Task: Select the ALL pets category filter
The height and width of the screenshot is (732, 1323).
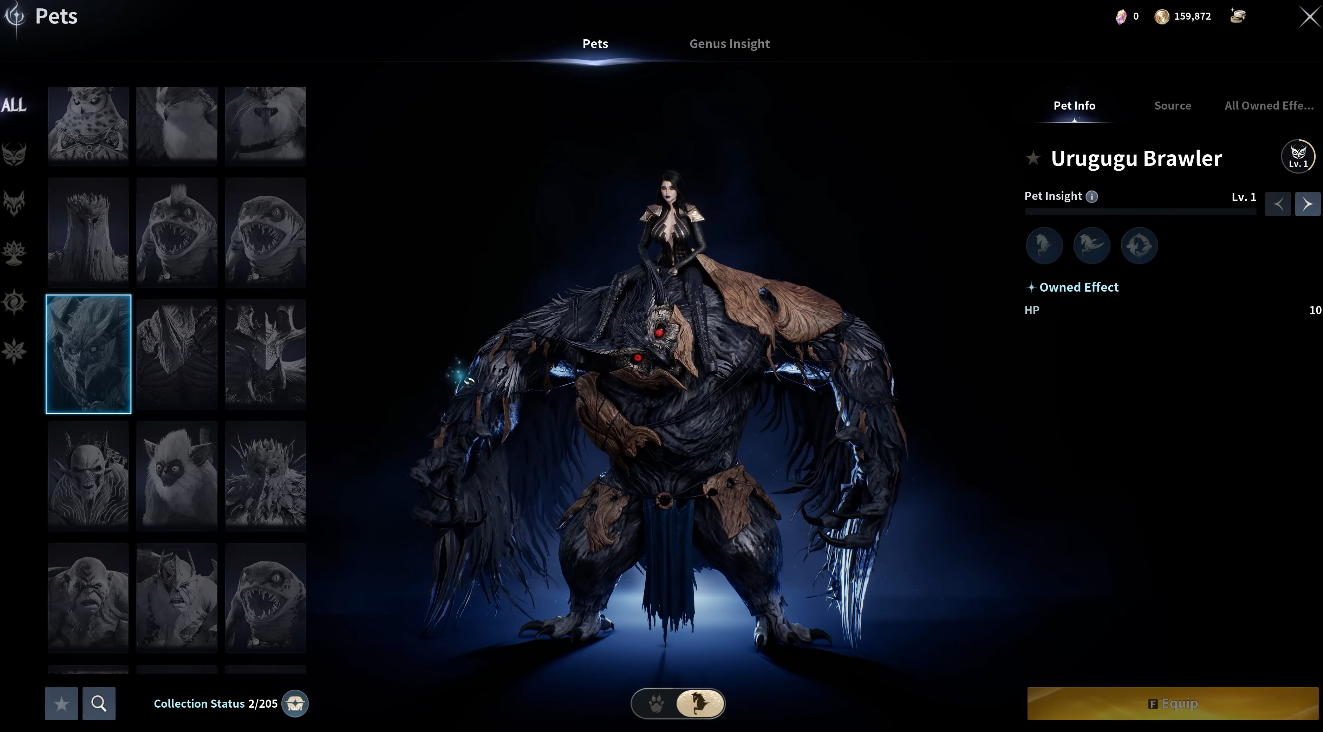Action: point(14,106)
